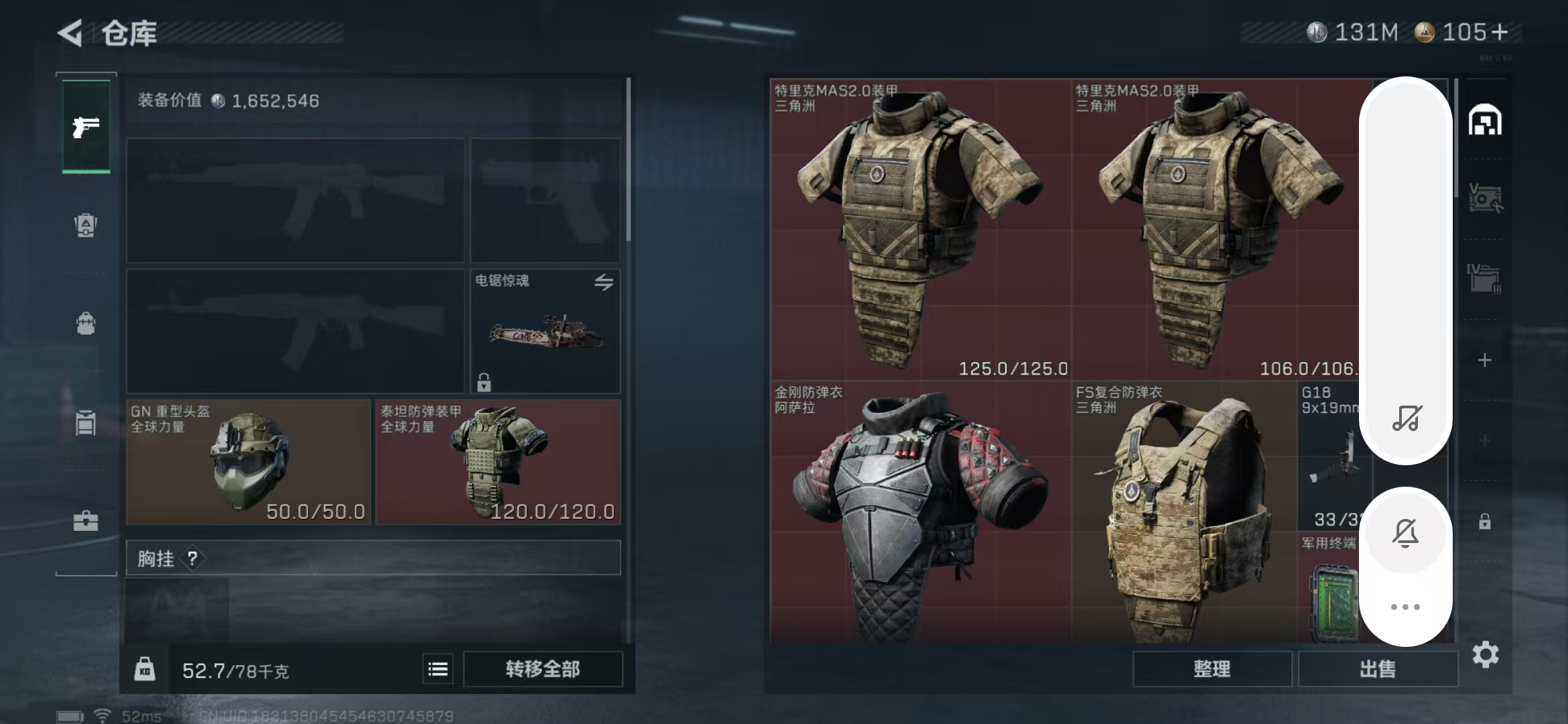Go back from the 仓库 warehouse screen
Screen dimensions: 1568x724
point(70,32)
